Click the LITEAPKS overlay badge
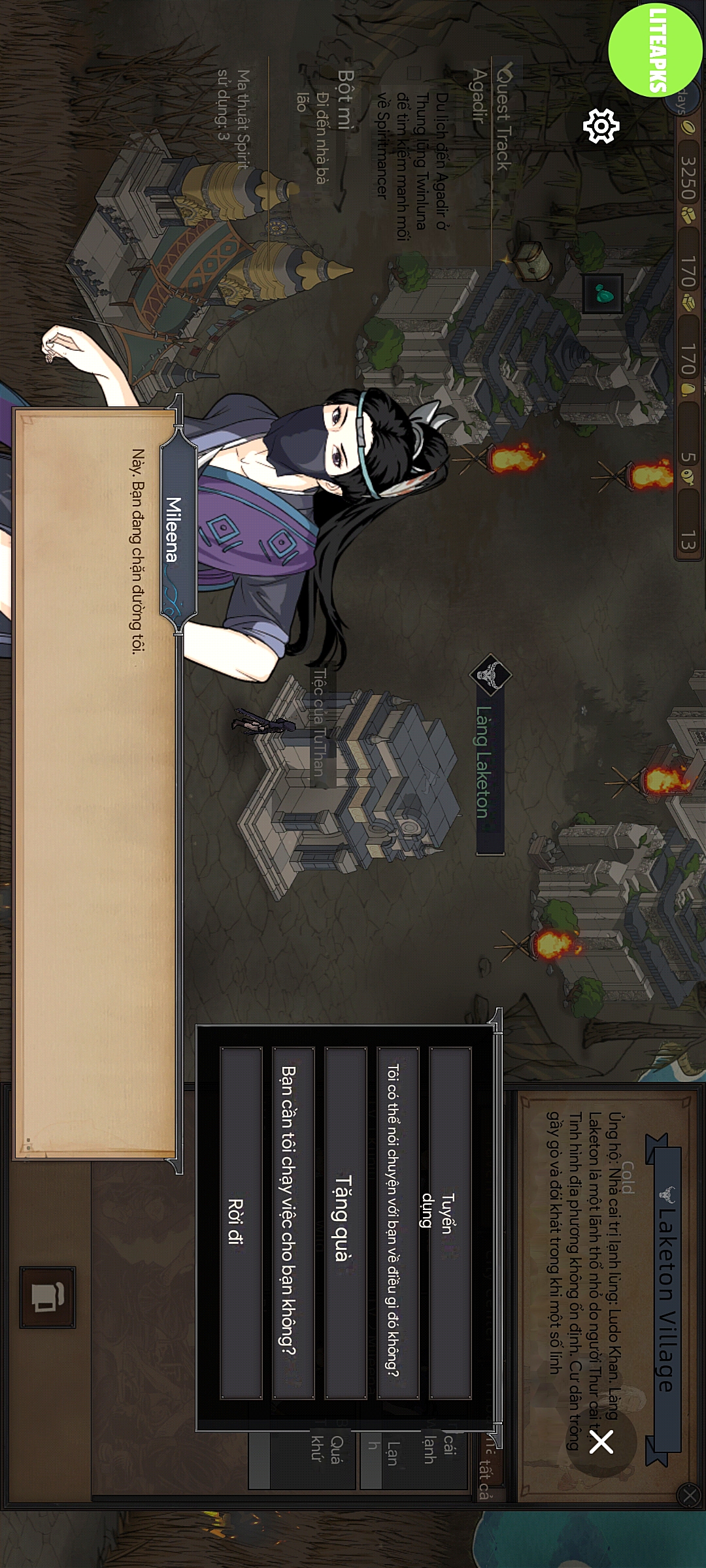The height and width of the screenshot is (1568, 706). click(656, 48)
